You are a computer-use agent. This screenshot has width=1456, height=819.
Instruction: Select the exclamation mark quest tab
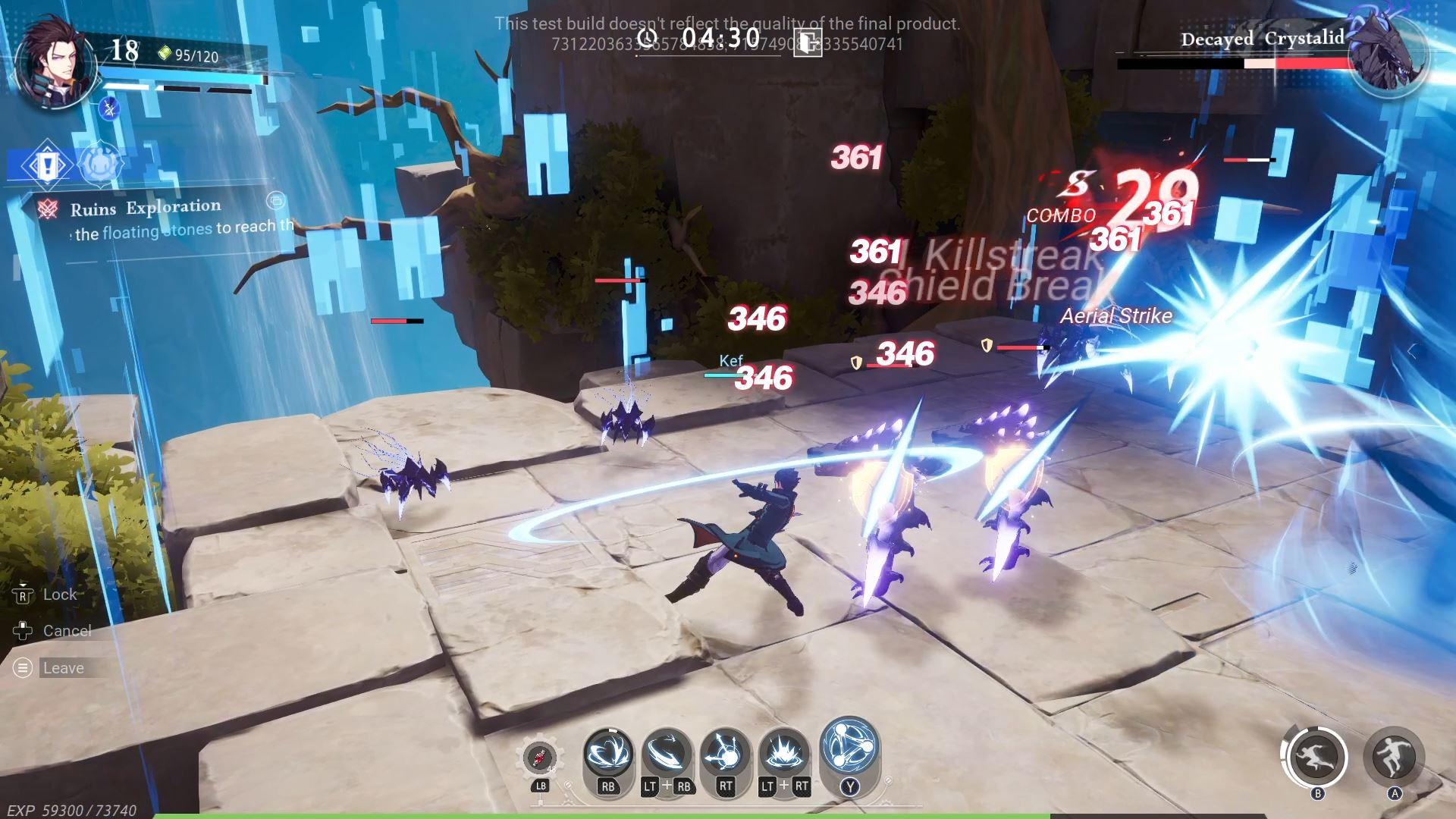click(x=46, y=165)
